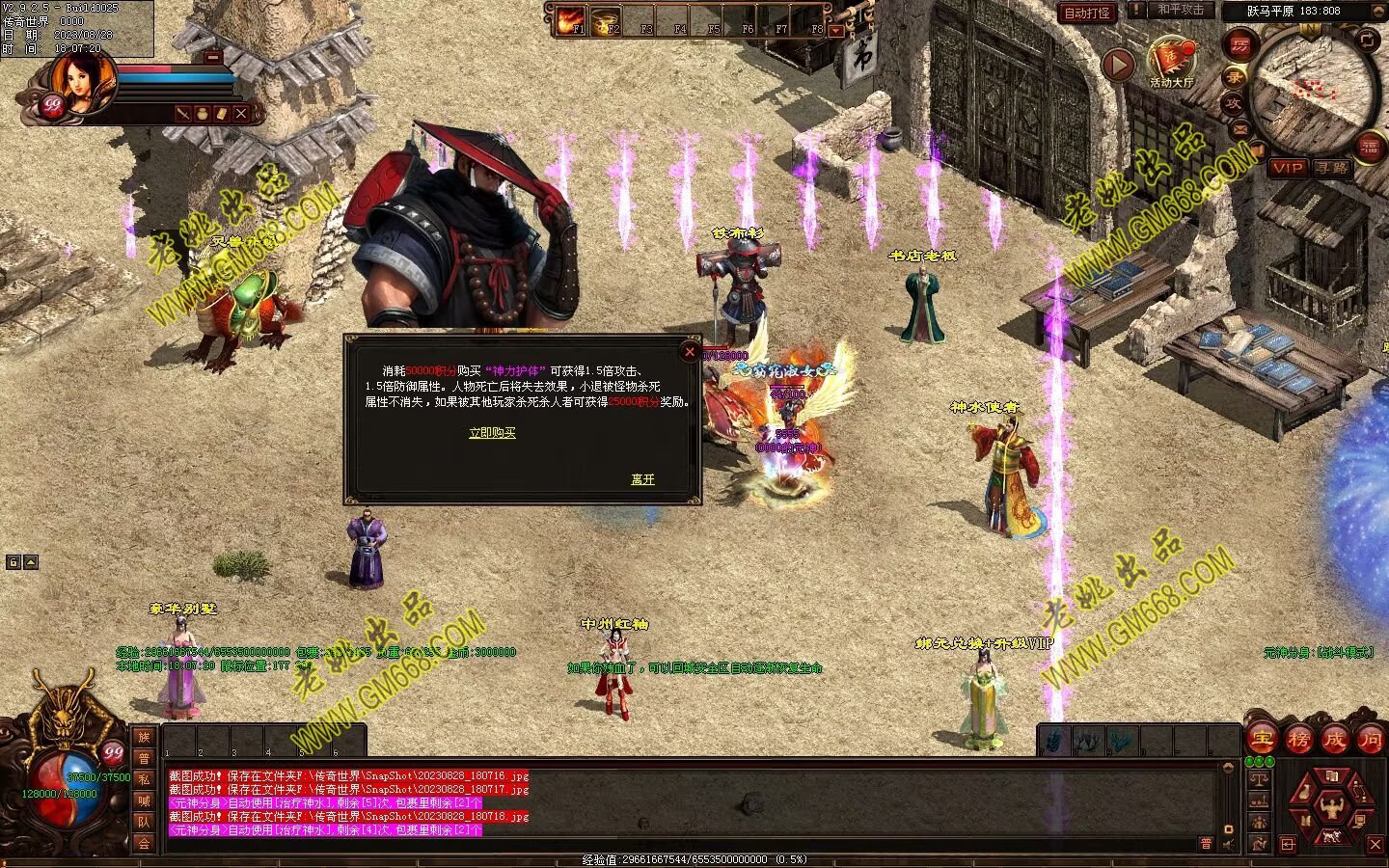Click the circular minimap
The height and width of the screenshot is (868, 1389).
coord(1314,89)
